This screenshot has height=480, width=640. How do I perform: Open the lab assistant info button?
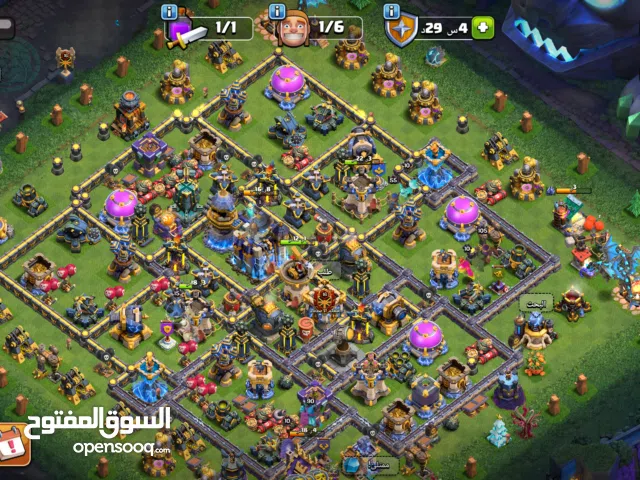coord(169,12)
